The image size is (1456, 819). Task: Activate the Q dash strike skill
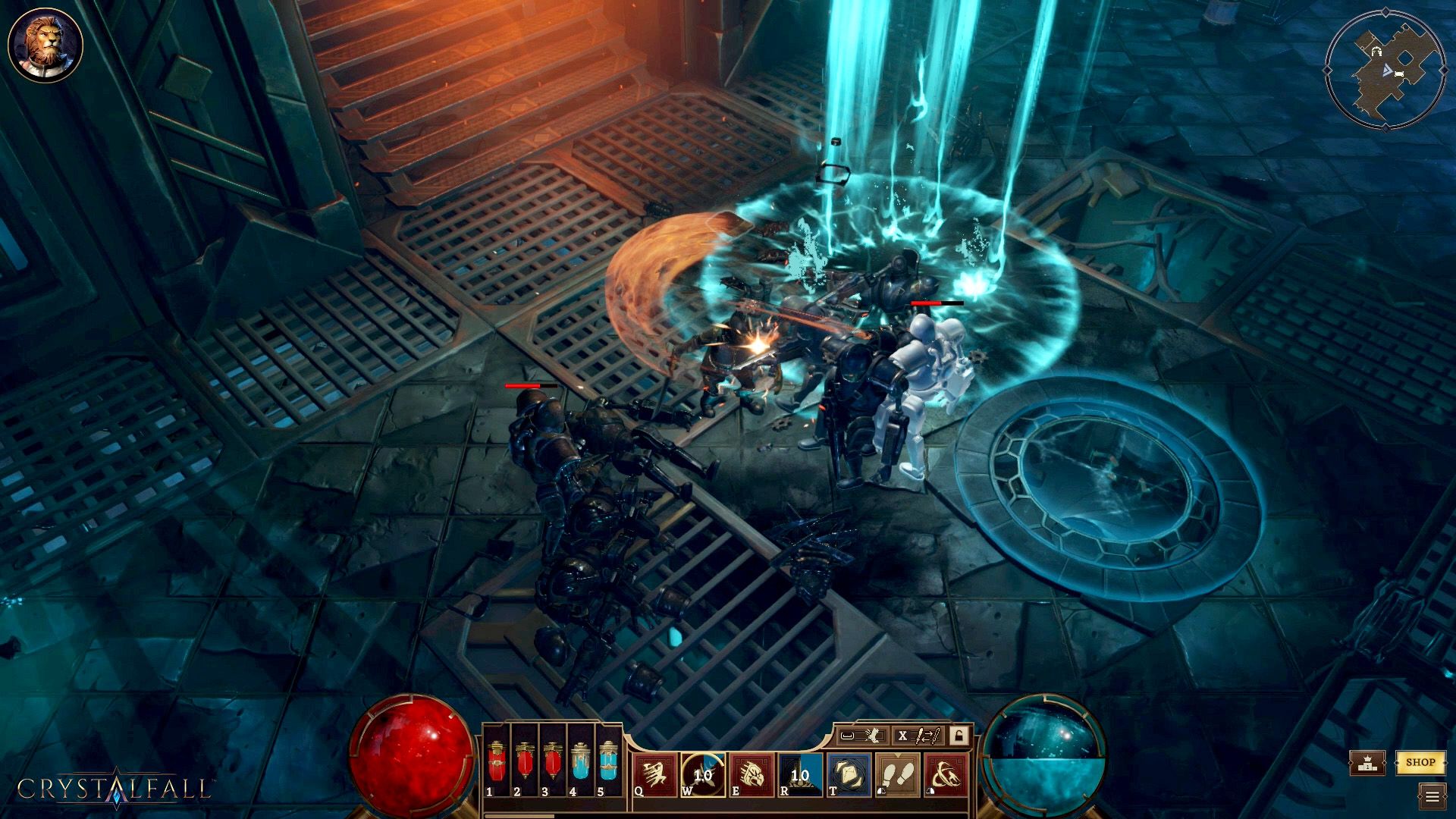(655, 774)
